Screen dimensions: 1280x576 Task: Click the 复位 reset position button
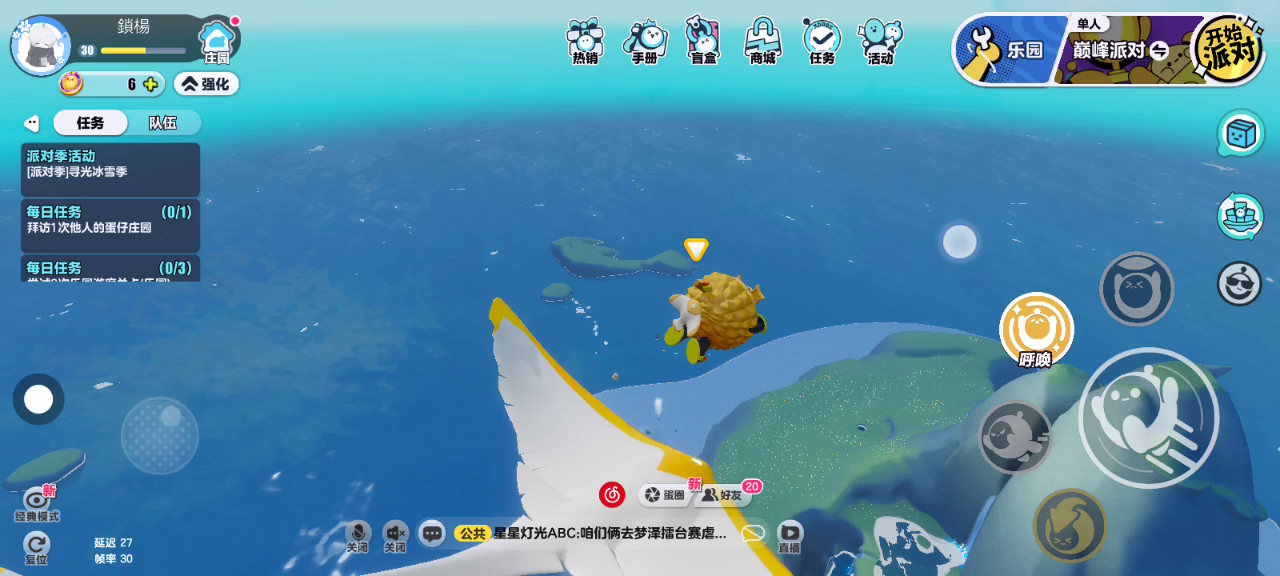click(x=37, y=546)
